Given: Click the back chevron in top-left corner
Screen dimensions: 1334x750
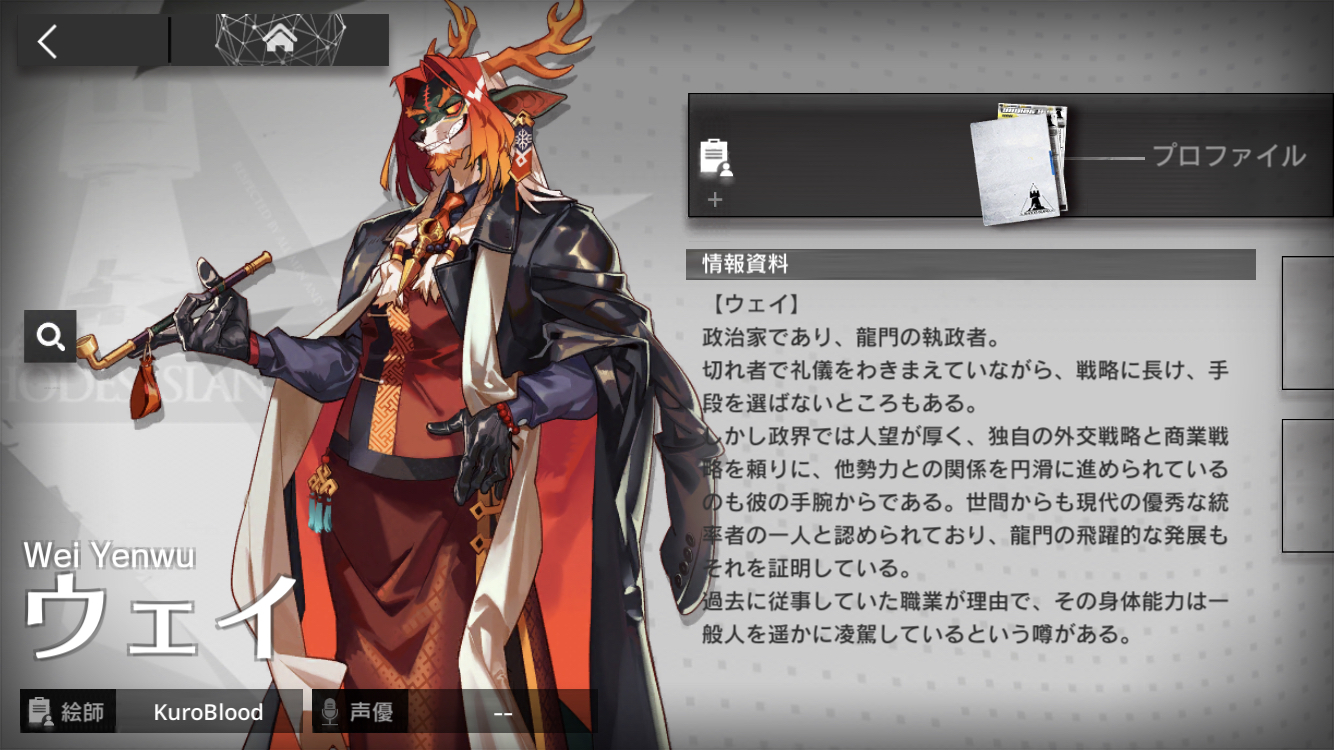Looking at the screenshot, I should click(48, 43).
